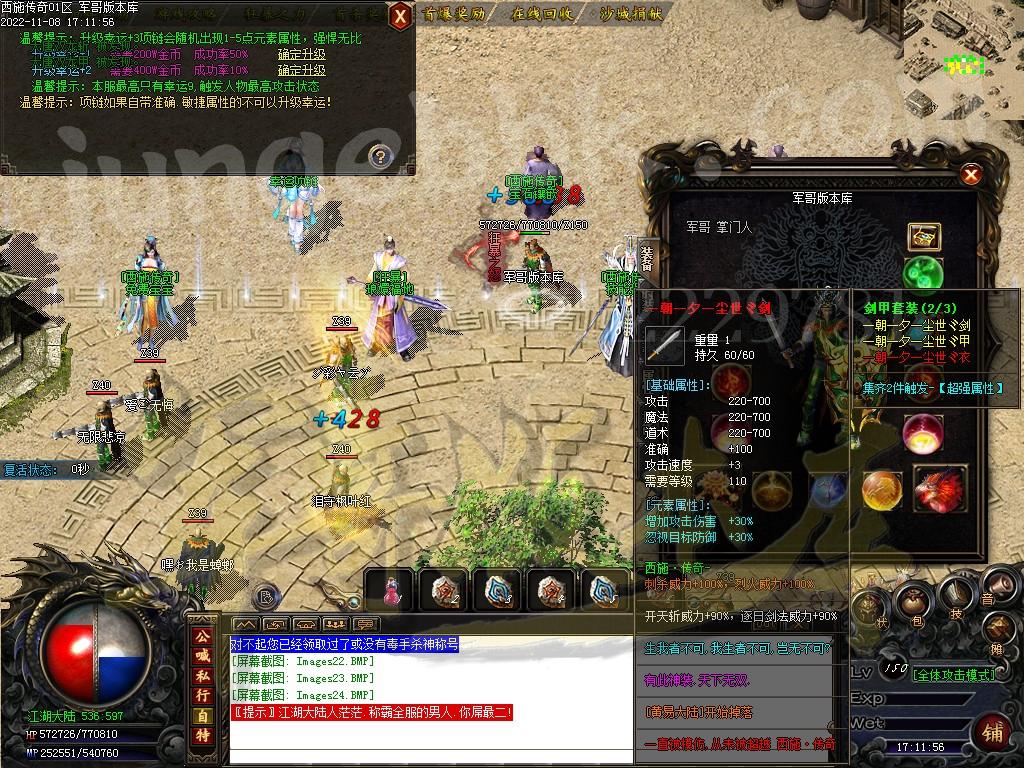Click the 在线回收 online recycle menu
Screen dimensions: 1024x768
(541, 14)
